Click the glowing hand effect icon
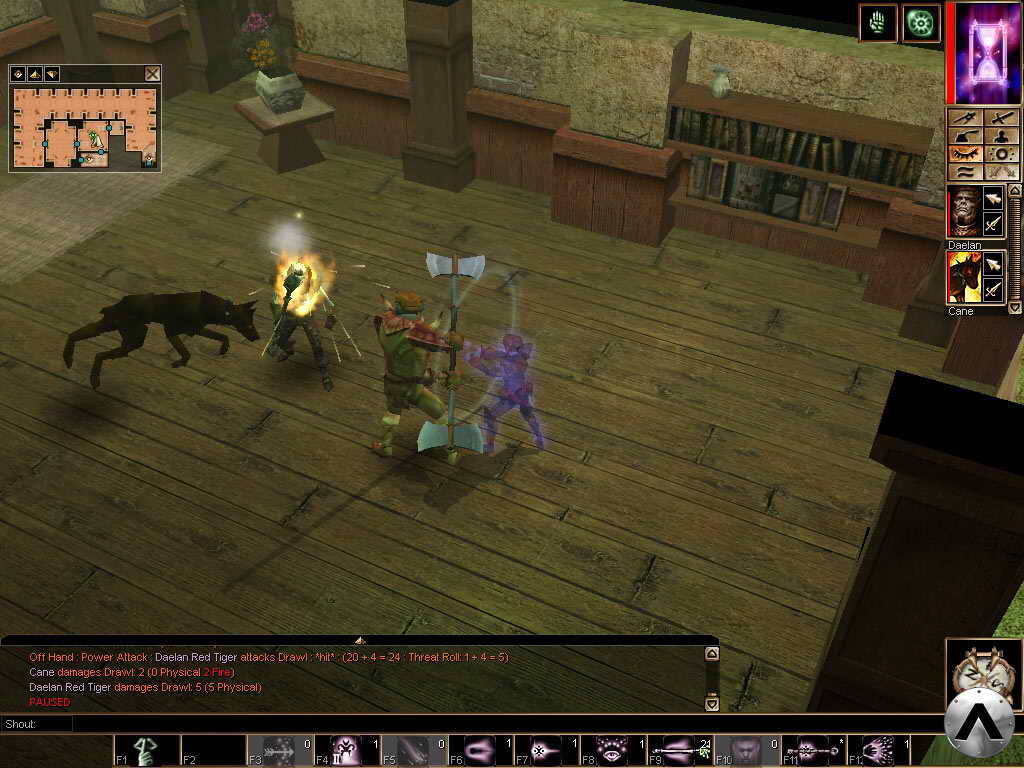Screen dimensions: 1024x768 click(x=878, y=23)
